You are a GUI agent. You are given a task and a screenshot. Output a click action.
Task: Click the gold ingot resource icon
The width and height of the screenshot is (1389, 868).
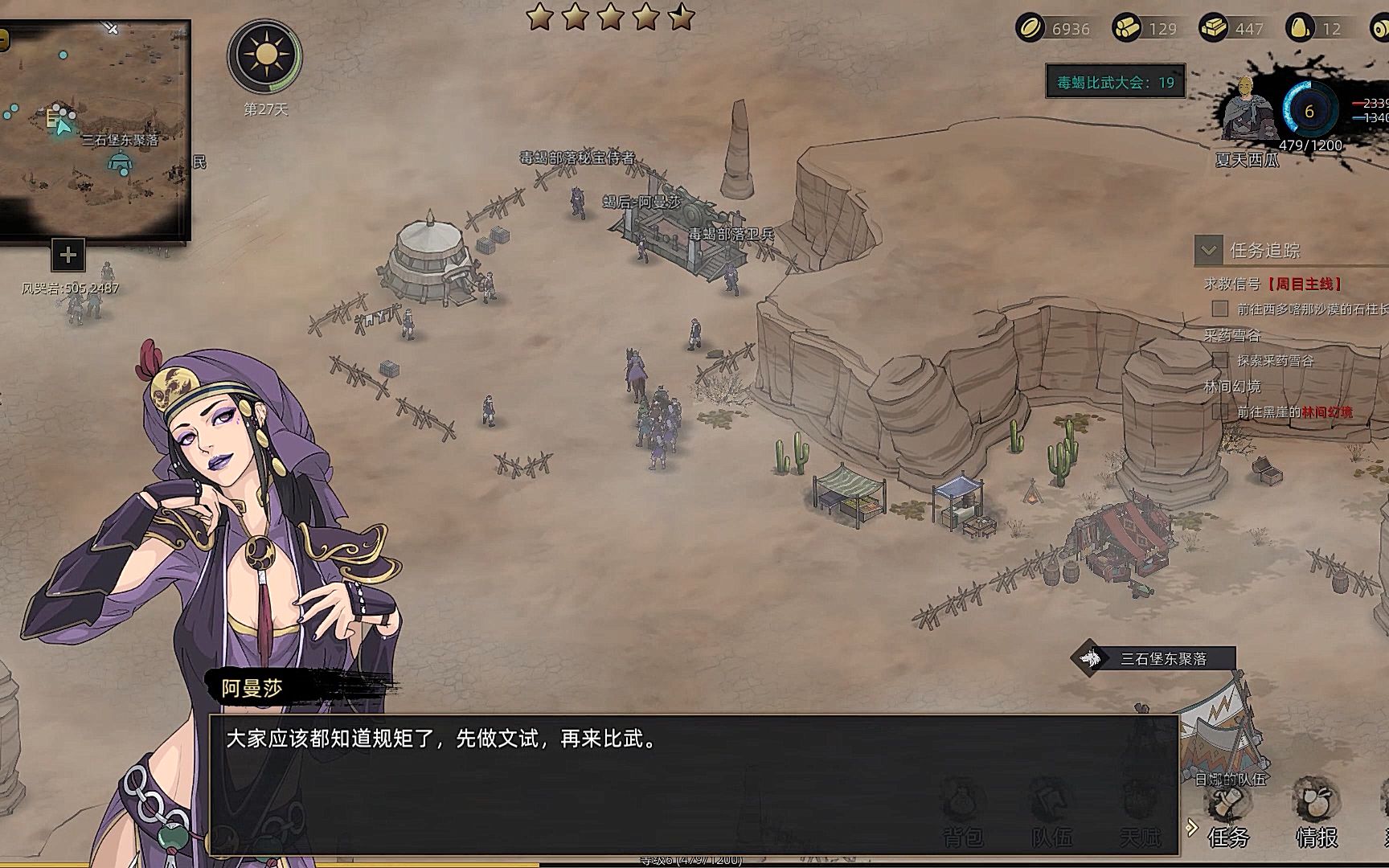(1213, 28)
